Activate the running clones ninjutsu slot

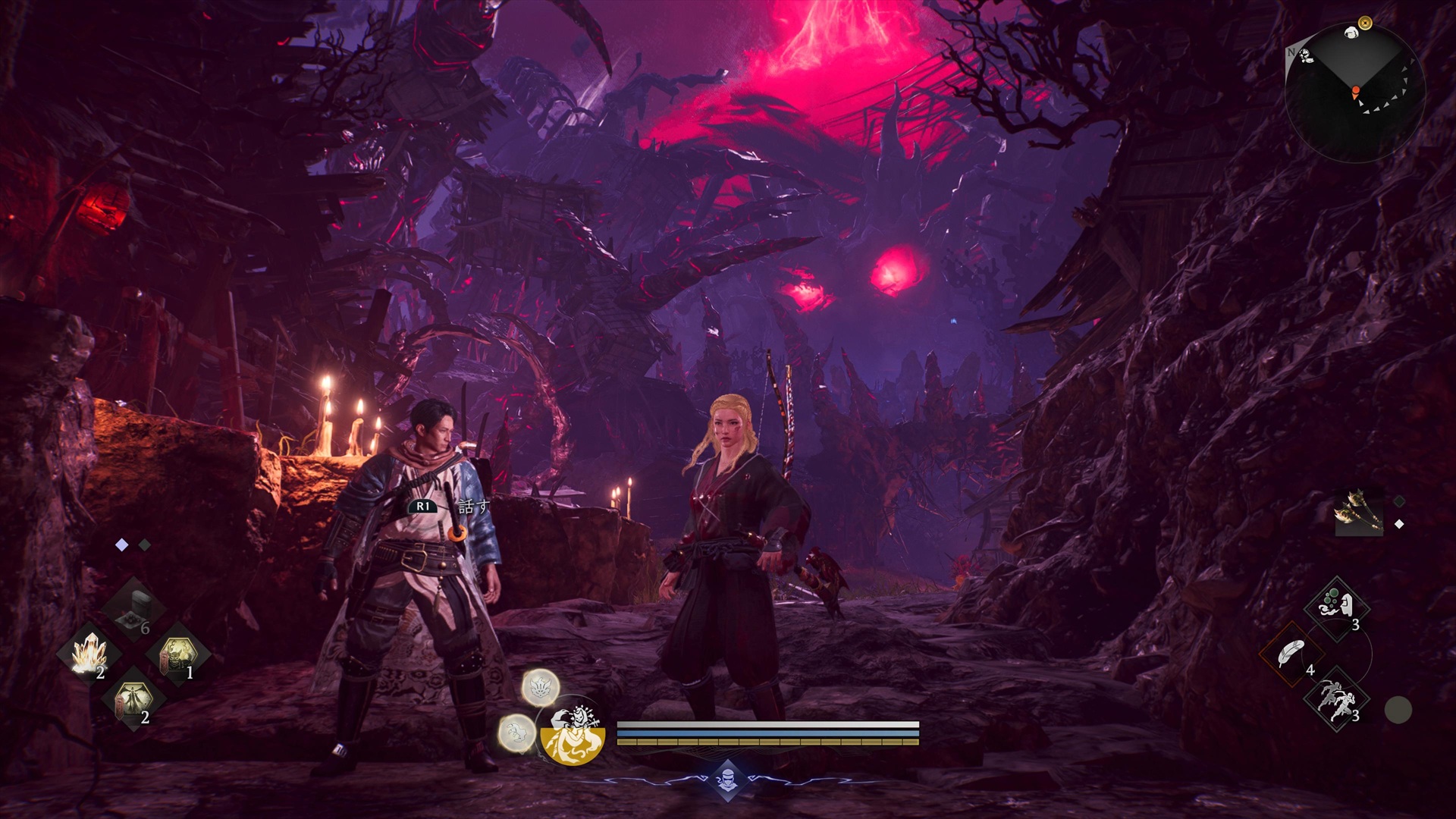click(1336, 701)
